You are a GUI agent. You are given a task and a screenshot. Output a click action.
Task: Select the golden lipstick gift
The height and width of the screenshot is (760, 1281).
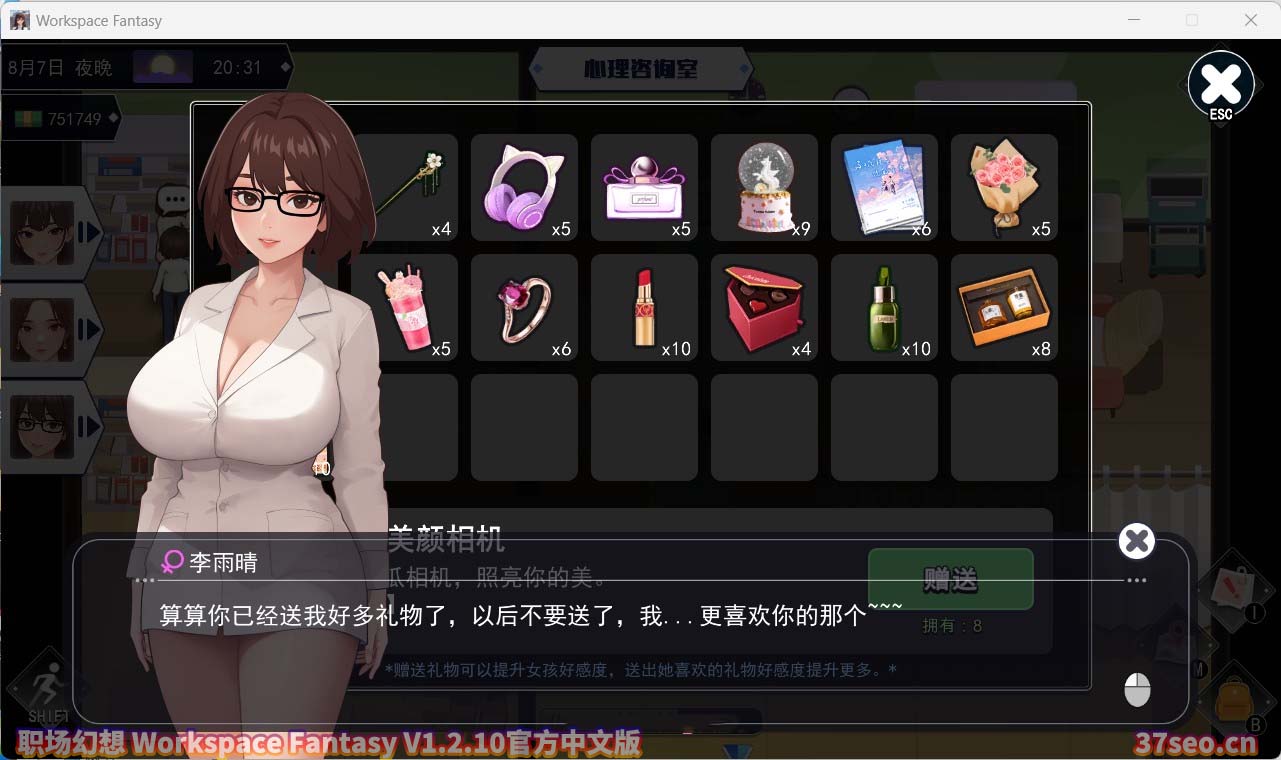point(644,307)
